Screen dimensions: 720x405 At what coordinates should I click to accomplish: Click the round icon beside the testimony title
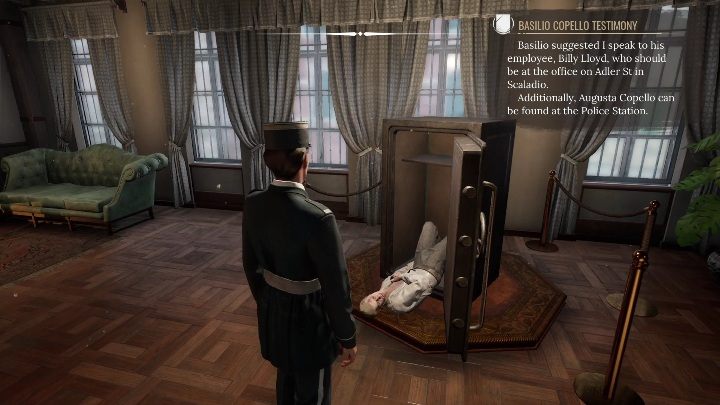(502, 25)
